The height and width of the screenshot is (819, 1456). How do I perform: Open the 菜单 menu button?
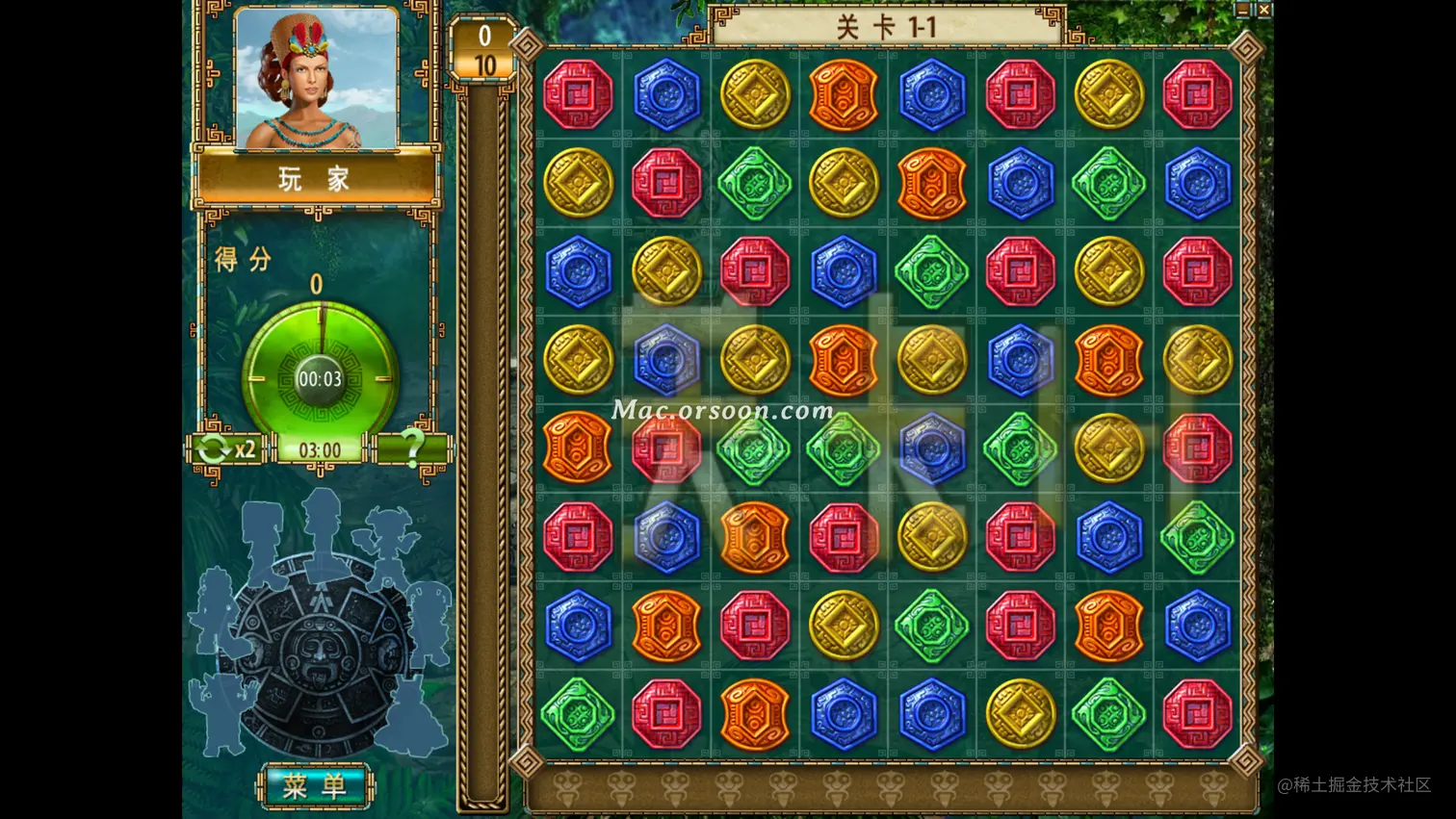tap(314, 786)
